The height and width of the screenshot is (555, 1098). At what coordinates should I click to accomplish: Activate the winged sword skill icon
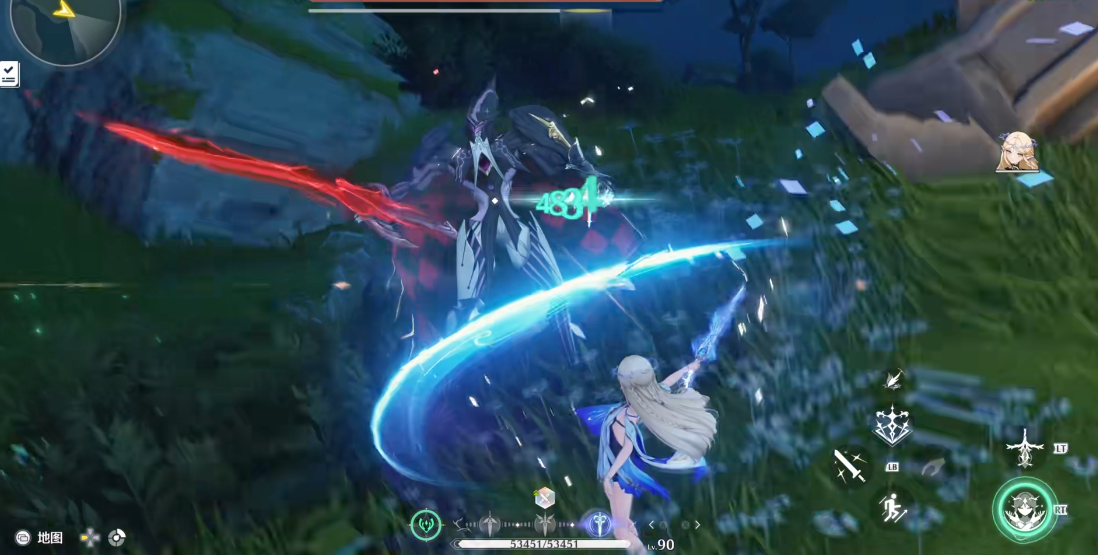click(x=1025, y=449)
